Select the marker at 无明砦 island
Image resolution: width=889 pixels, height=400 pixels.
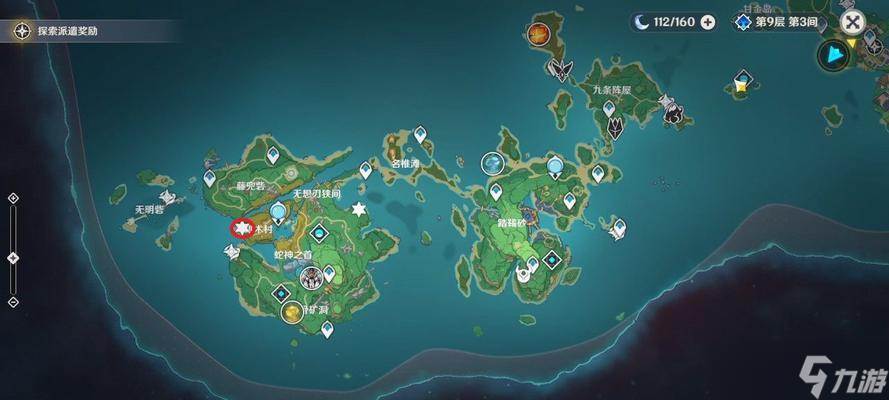click(x=167, y=198)
